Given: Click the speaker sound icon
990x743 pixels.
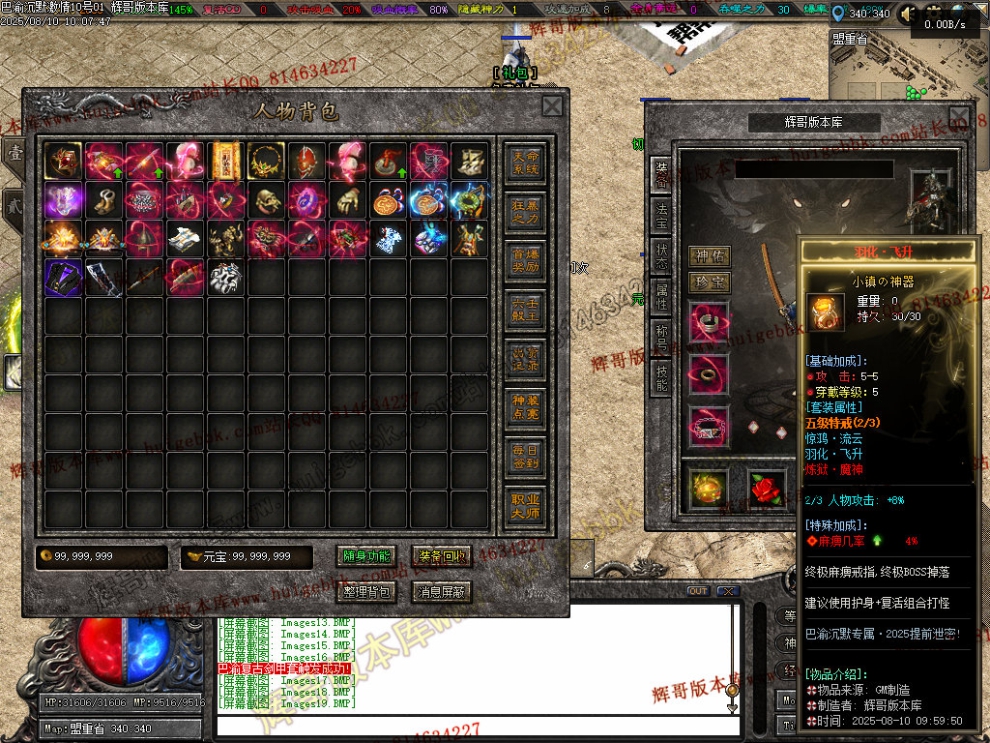Looking at the screenshot, I should [x=909, y=14].
